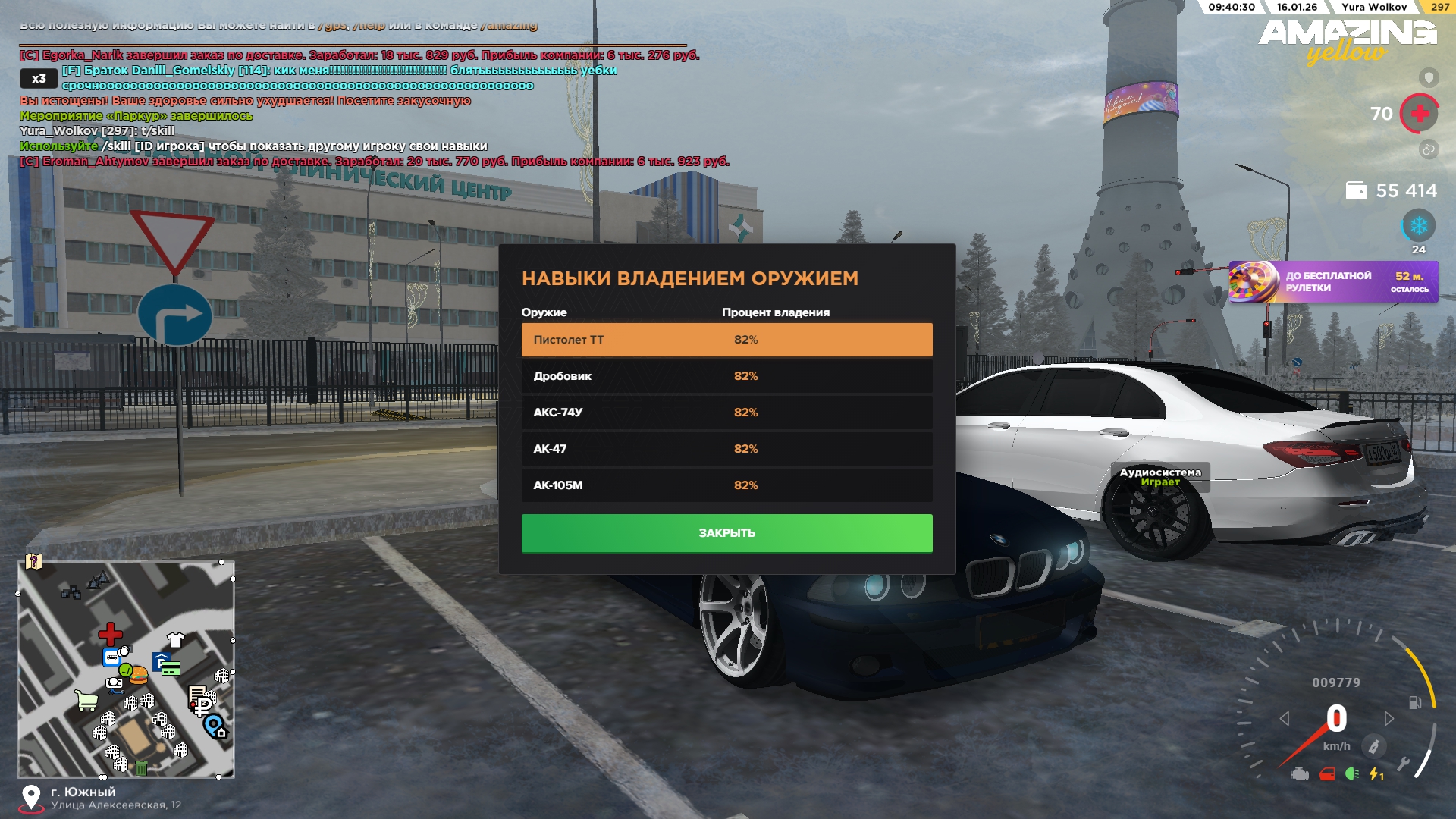This screenshot has height=819, width=1456.
Task: Click the x3 bonus badge
Action: 39,78
